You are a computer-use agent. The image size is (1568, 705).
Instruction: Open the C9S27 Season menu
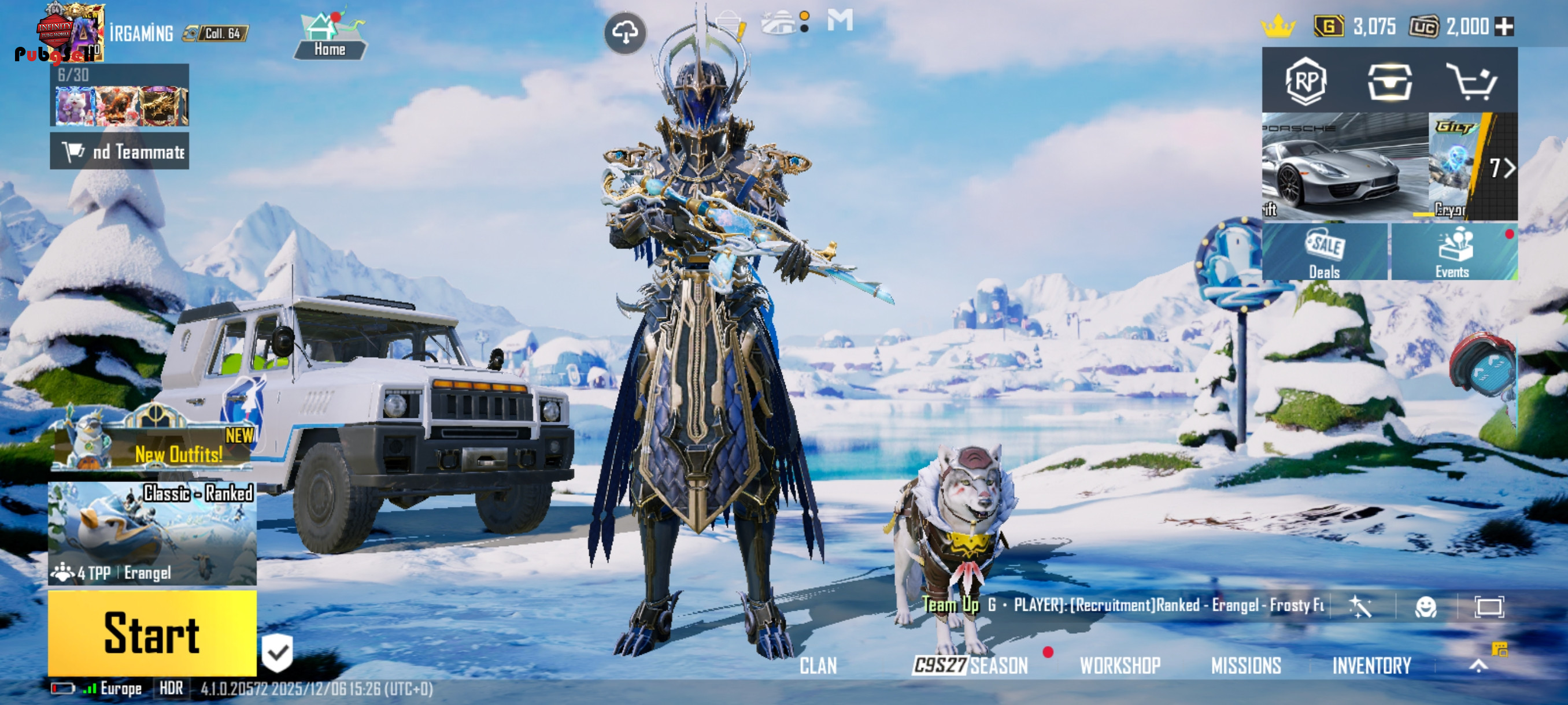pos(971,666)
